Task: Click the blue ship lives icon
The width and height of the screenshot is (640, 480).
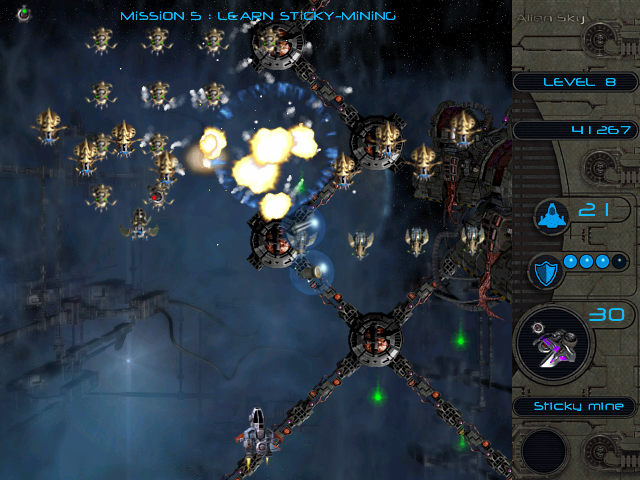Action: tap(551, 214)
